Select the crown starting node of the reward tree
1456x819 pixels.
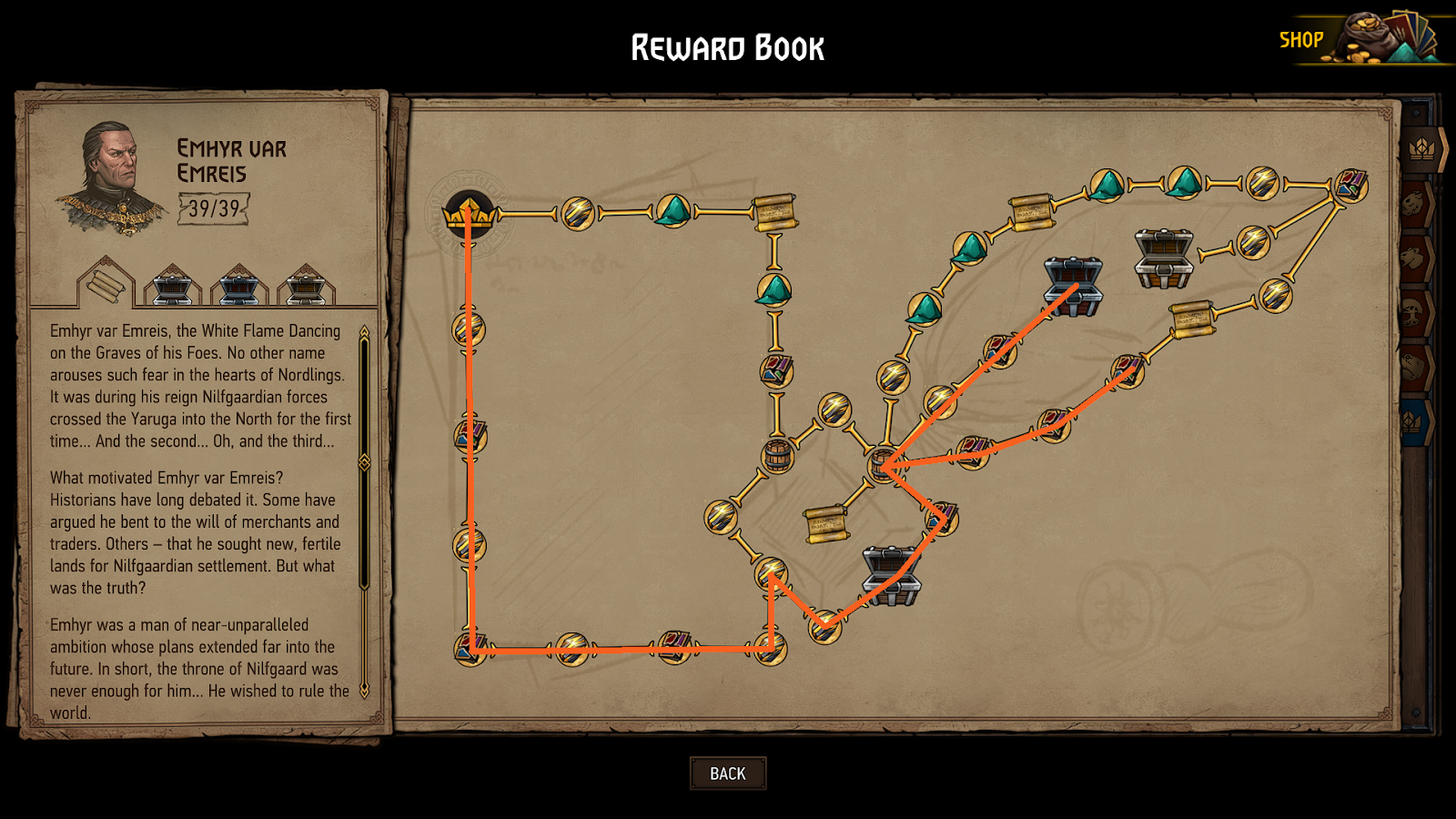click(467, 213)
